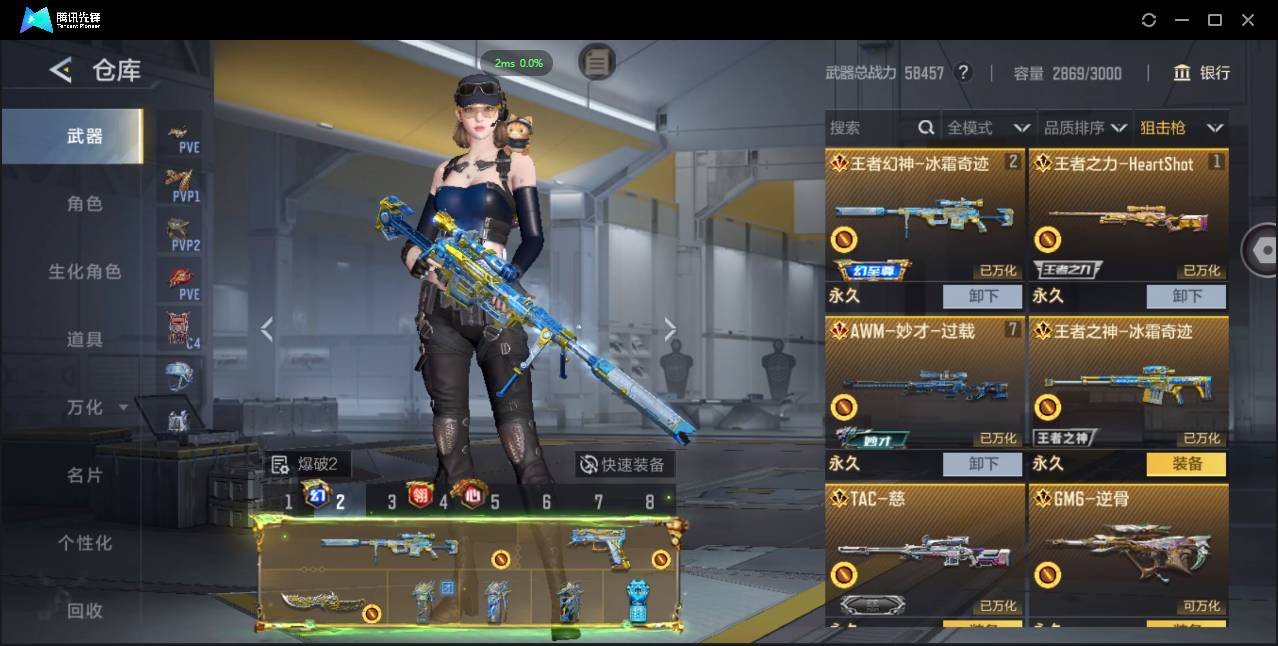The image size is (1278, 646).
Task: Select the GM6-逆骨 weapon card
Action: [1128, 550]
